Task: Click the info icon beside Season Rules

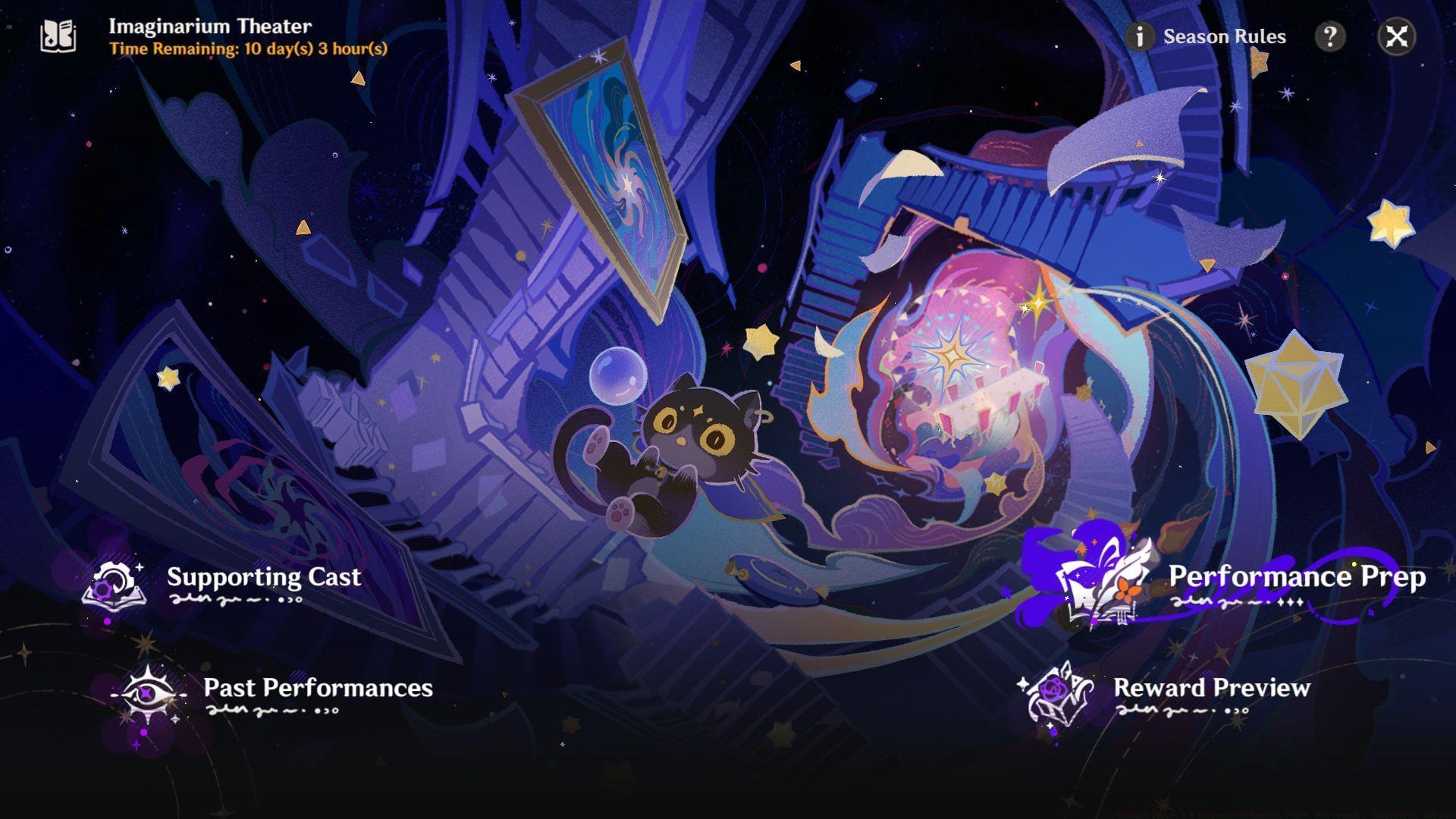Action: point(1139,36)
